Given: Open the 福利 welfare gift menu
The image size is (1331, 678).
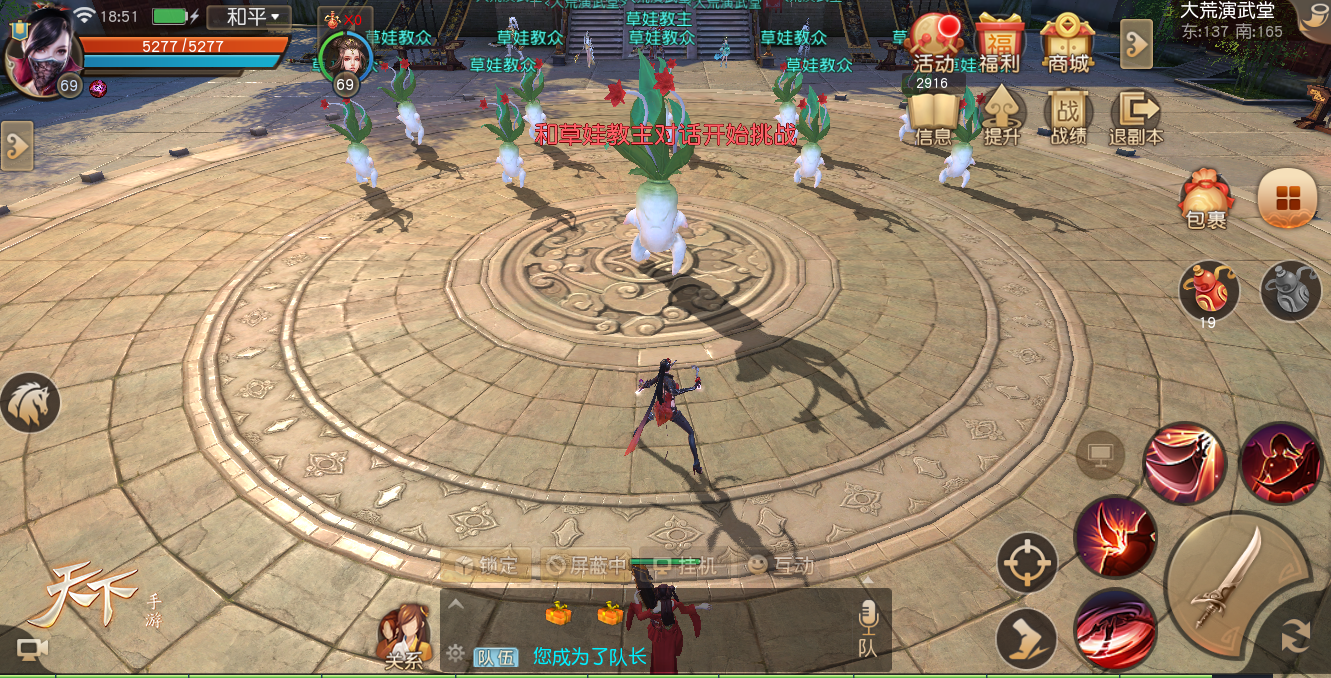Looking at the screenshot, I should (999, 44).
